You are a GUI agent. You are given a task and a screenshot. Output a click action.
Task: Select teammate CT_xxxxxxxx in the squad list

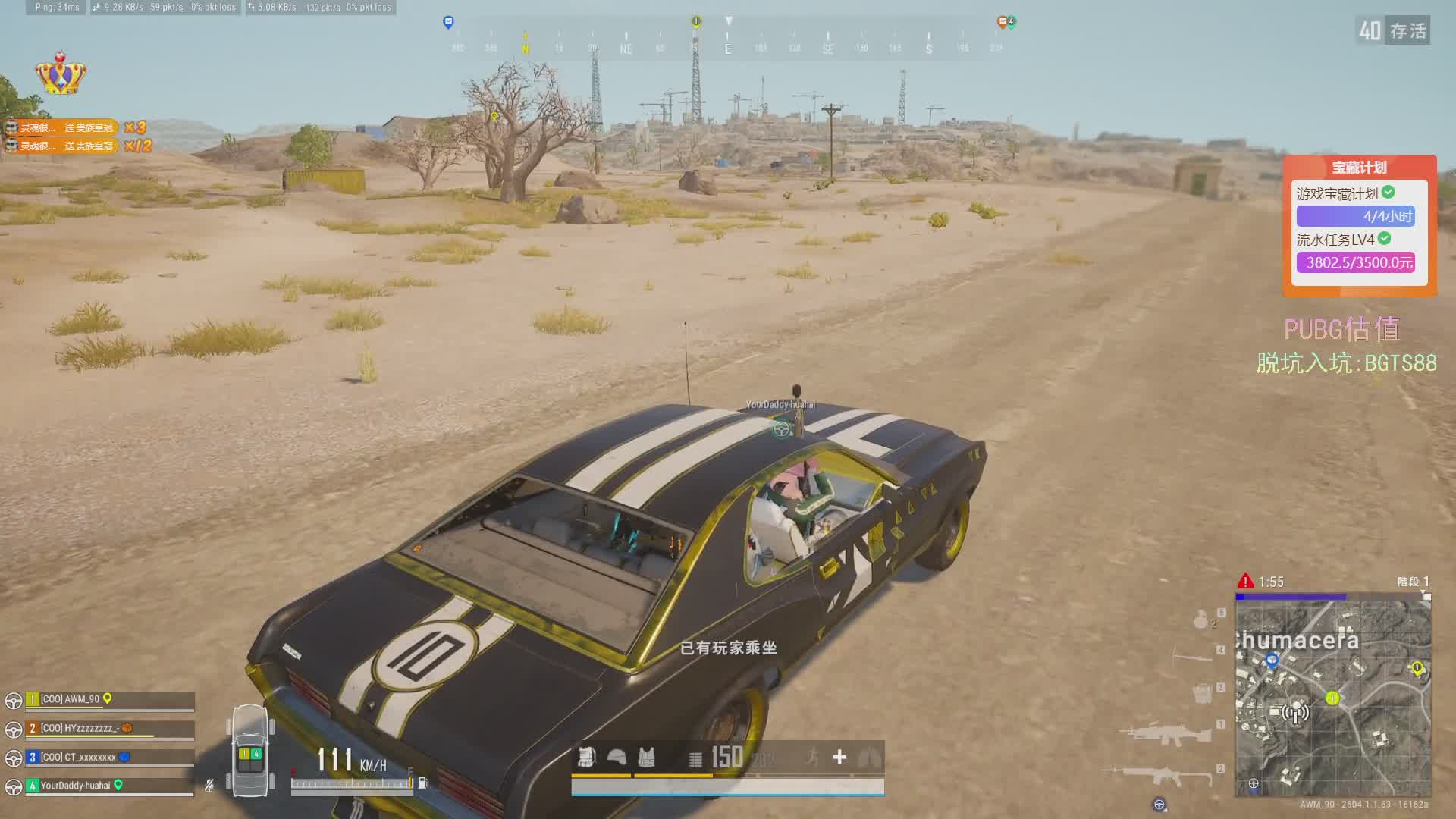point(78,757)
